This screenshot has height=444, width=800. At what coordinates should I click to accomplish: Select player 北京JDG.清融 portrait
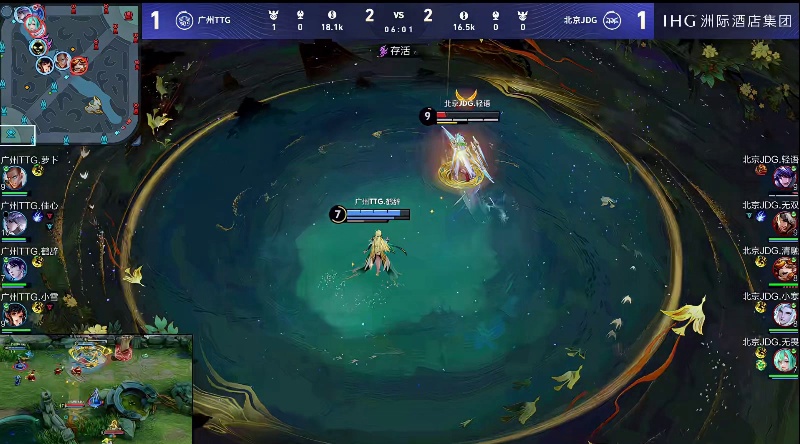785,268
